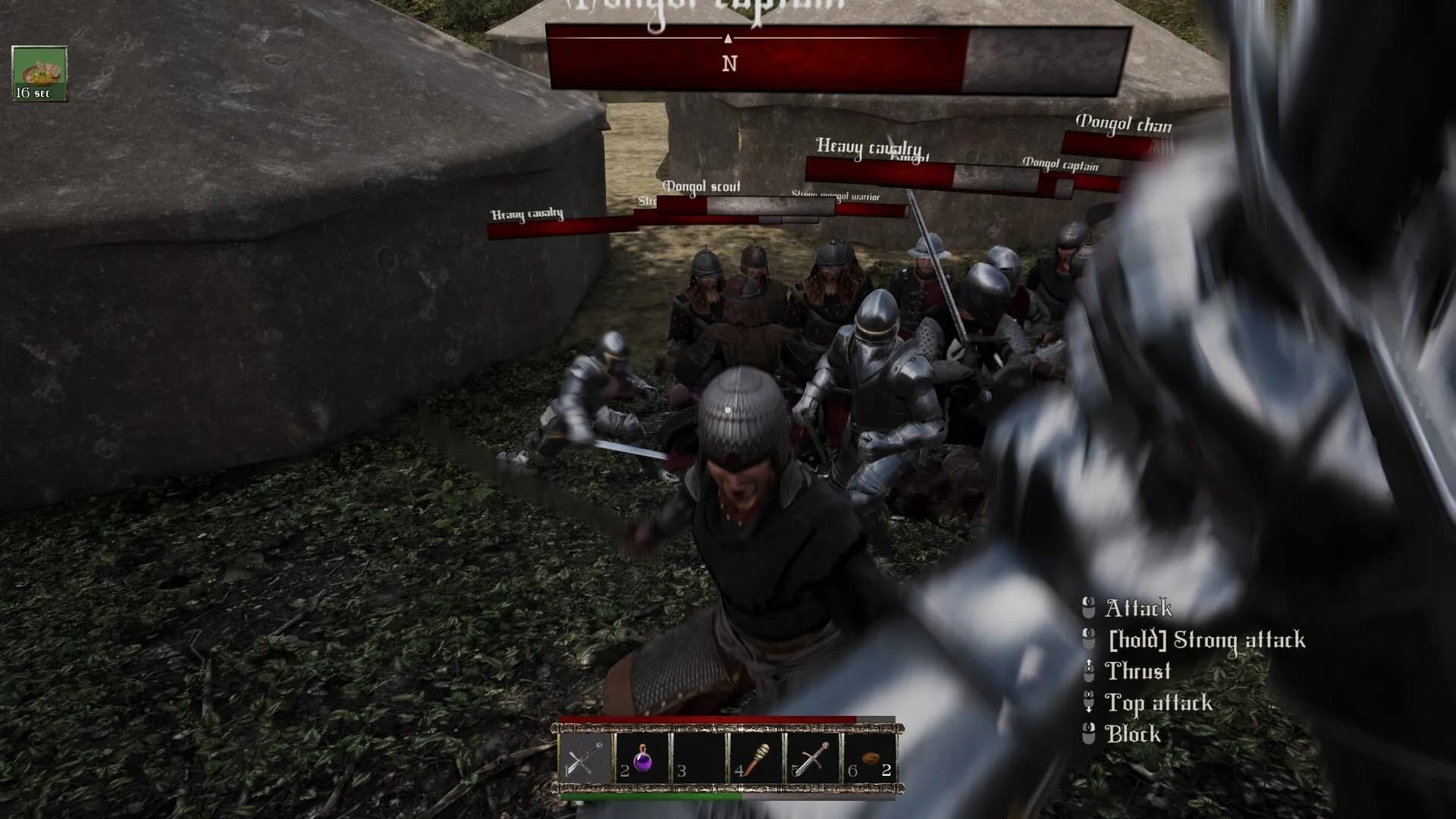
Task: Select the bread loaf in slot 6
Action: (869, 759)
